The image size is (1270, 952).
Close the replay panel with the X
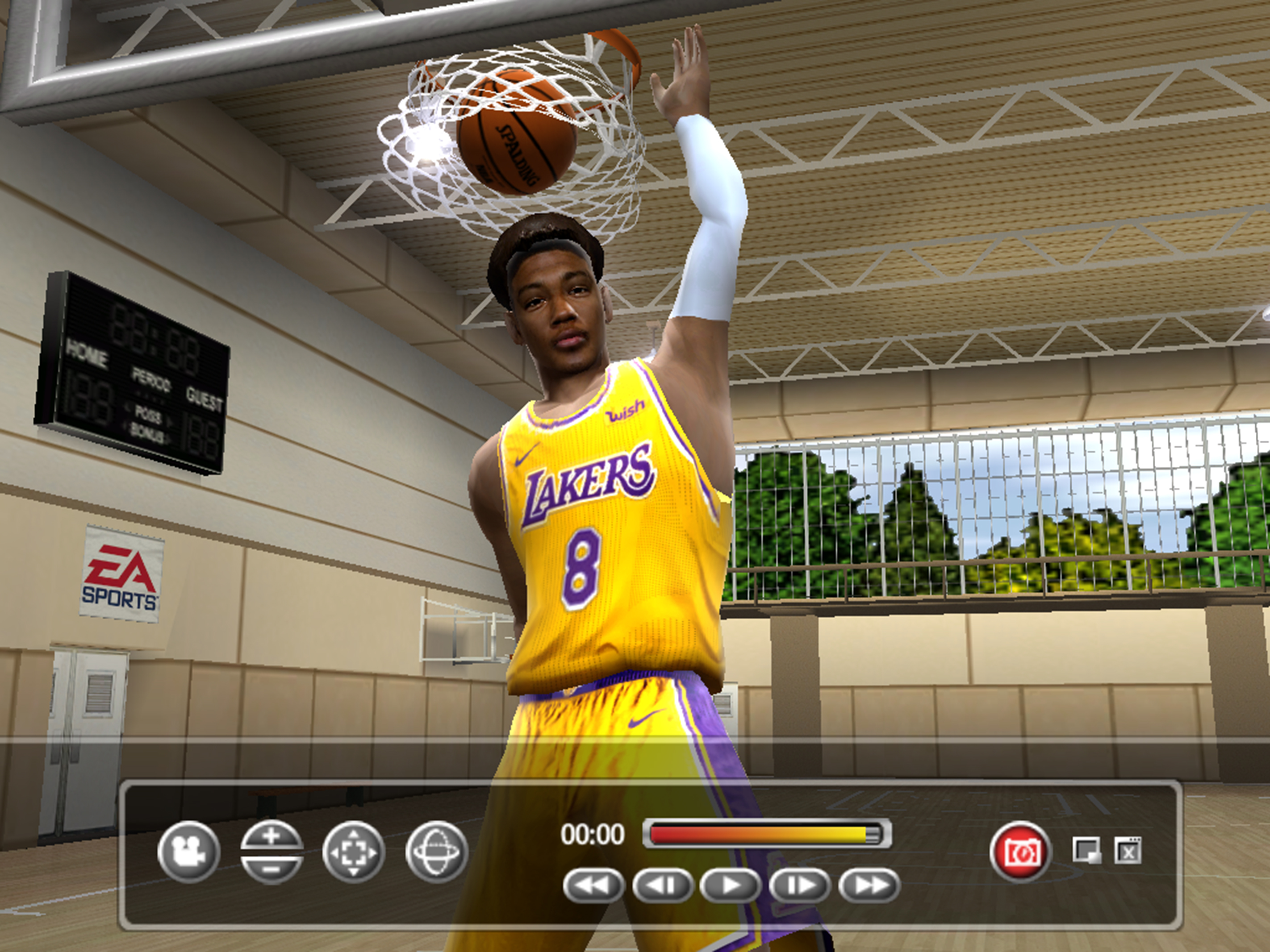1128,850
